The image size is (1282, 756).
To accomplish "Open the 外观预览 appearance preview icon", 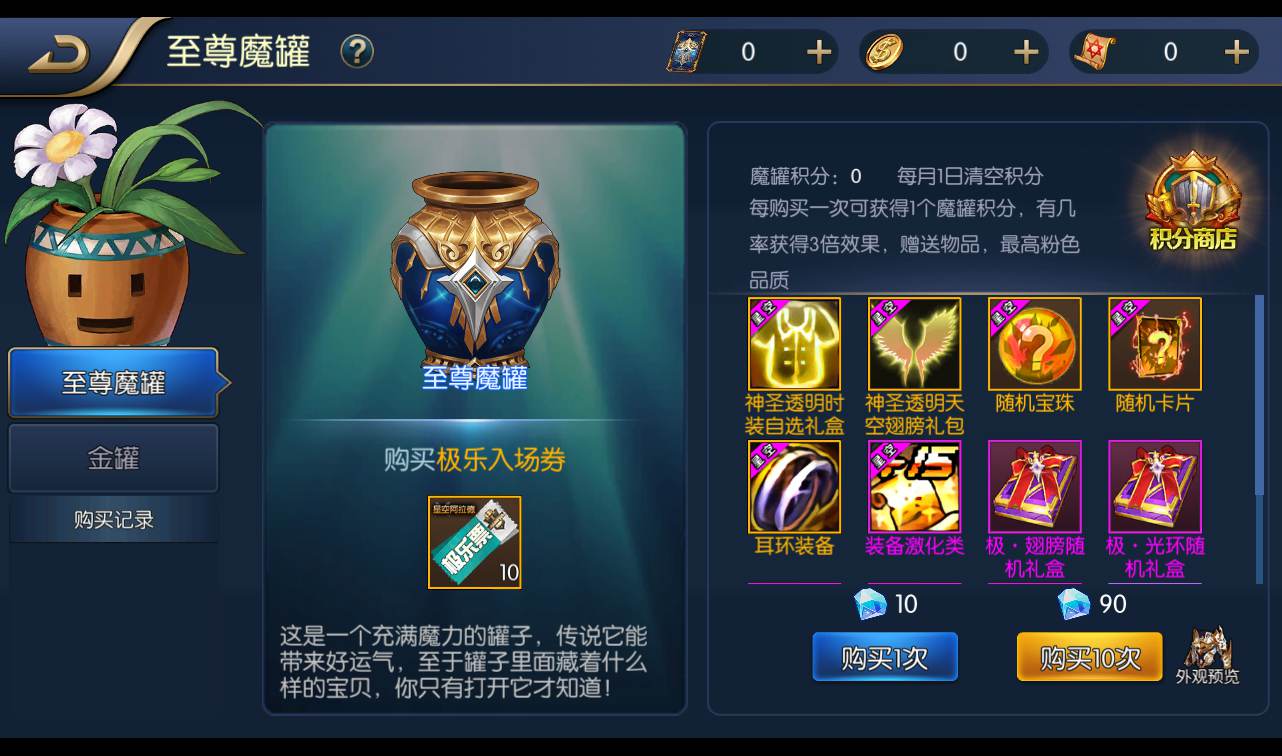I will pos(1208,652).
